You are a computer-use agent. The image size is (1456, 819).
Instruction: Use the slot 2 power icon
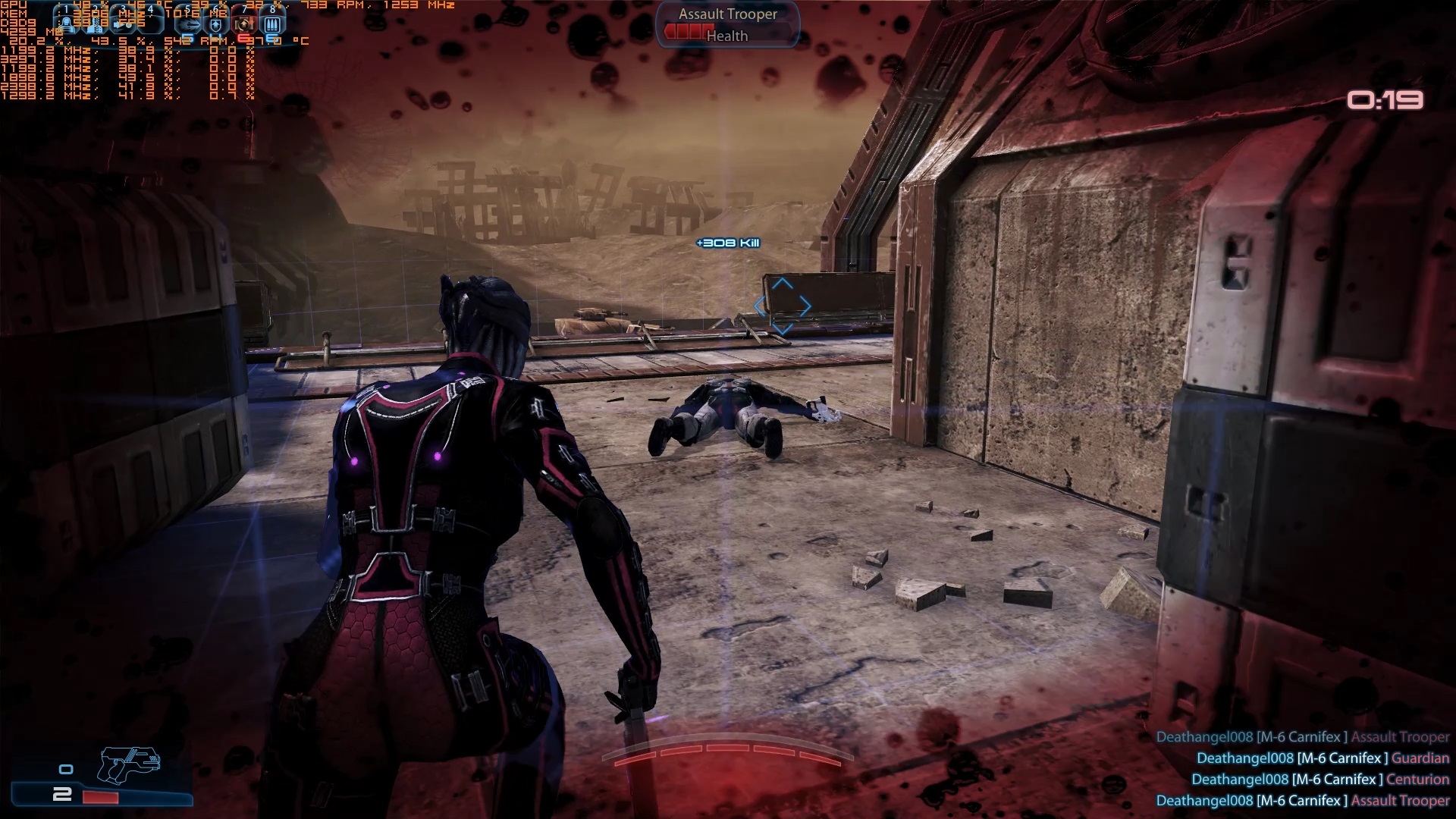[96, 24]
